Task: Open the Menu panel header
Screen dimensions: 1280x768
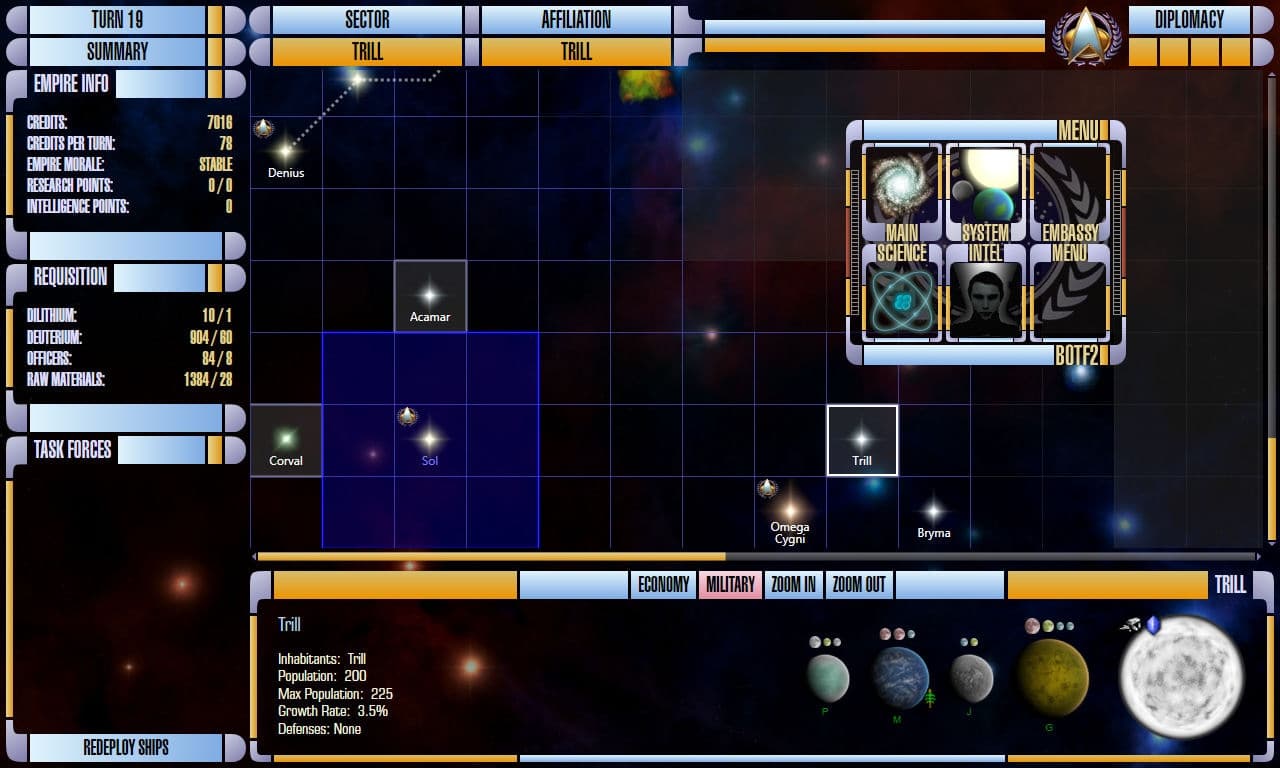Action: pos(1079,129)
